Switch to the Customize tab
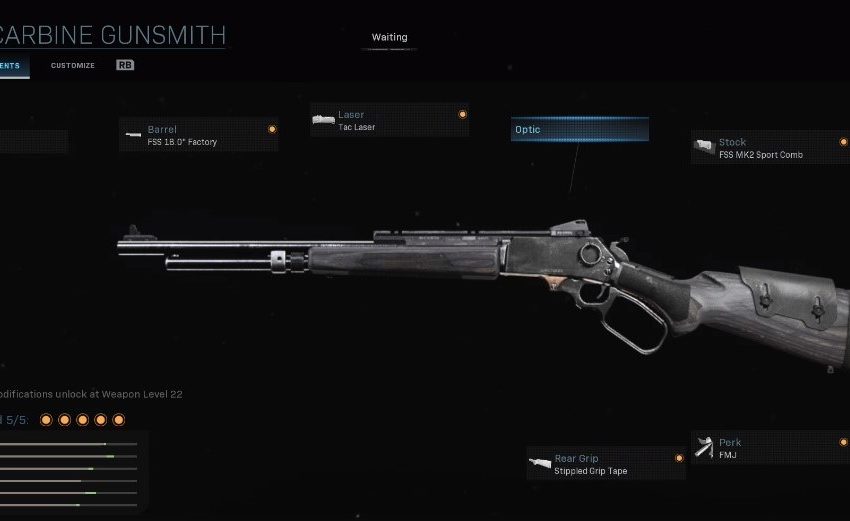850x521 pixels. 73,66
